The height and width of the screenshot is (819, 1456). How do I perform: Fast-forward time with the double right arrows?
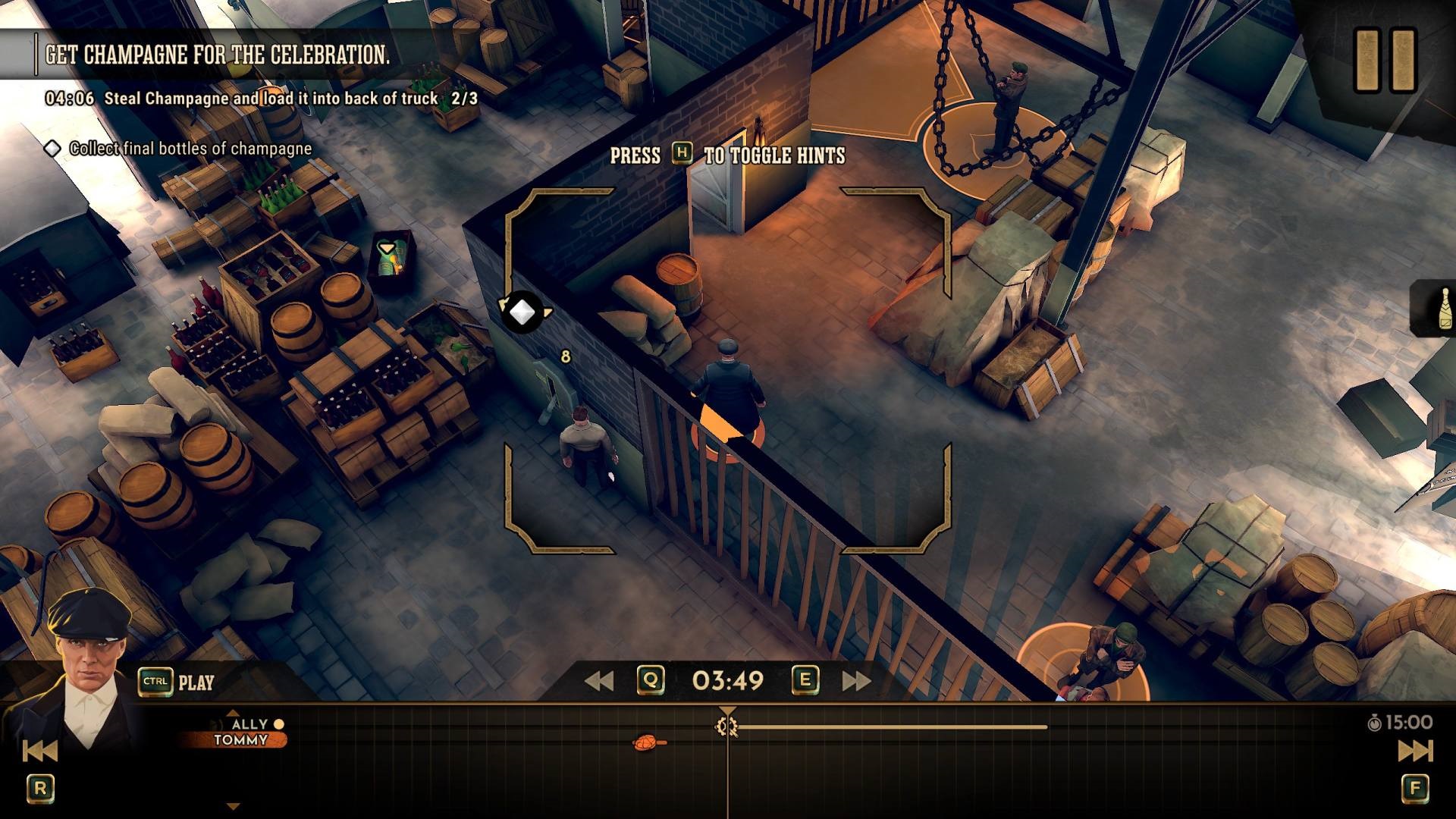[857, 681]
